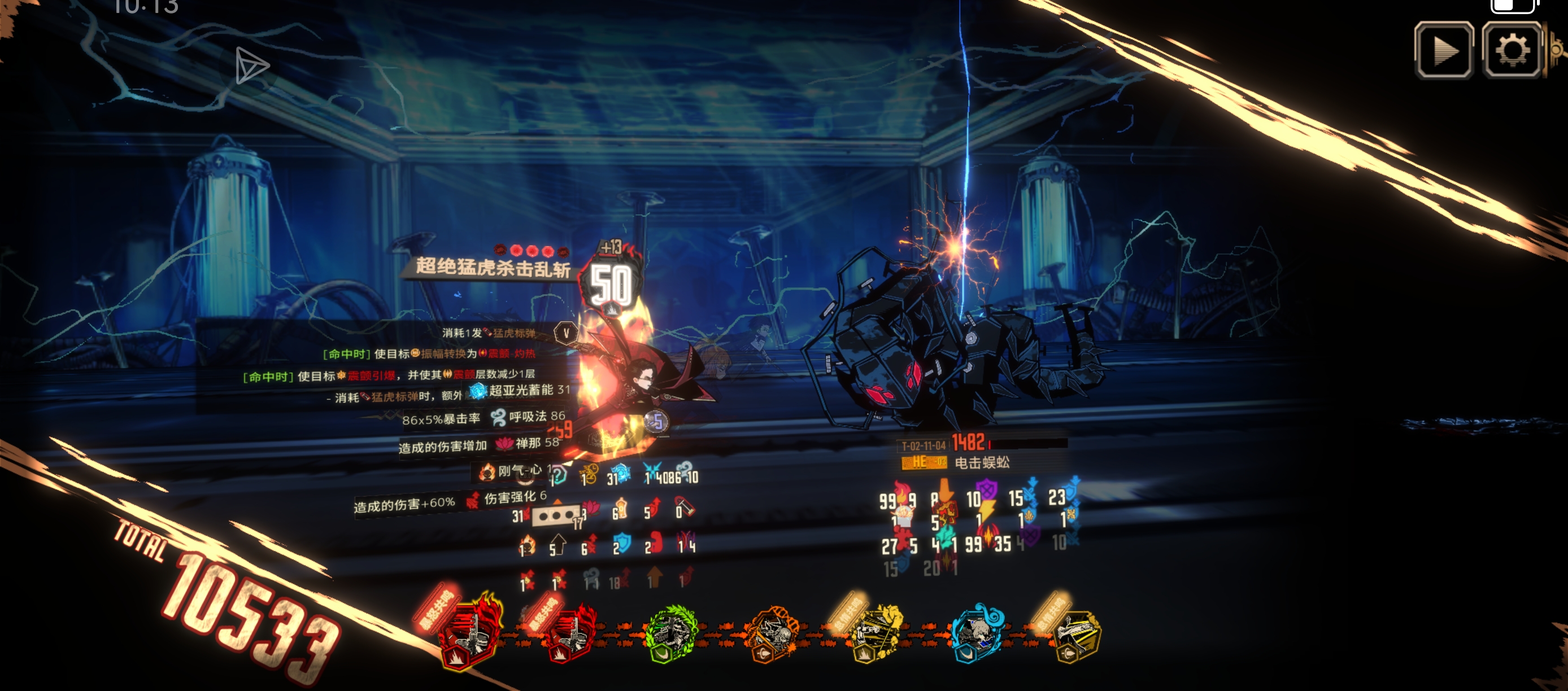Select the blue Gloom skill icon

[x=977, y=634]
